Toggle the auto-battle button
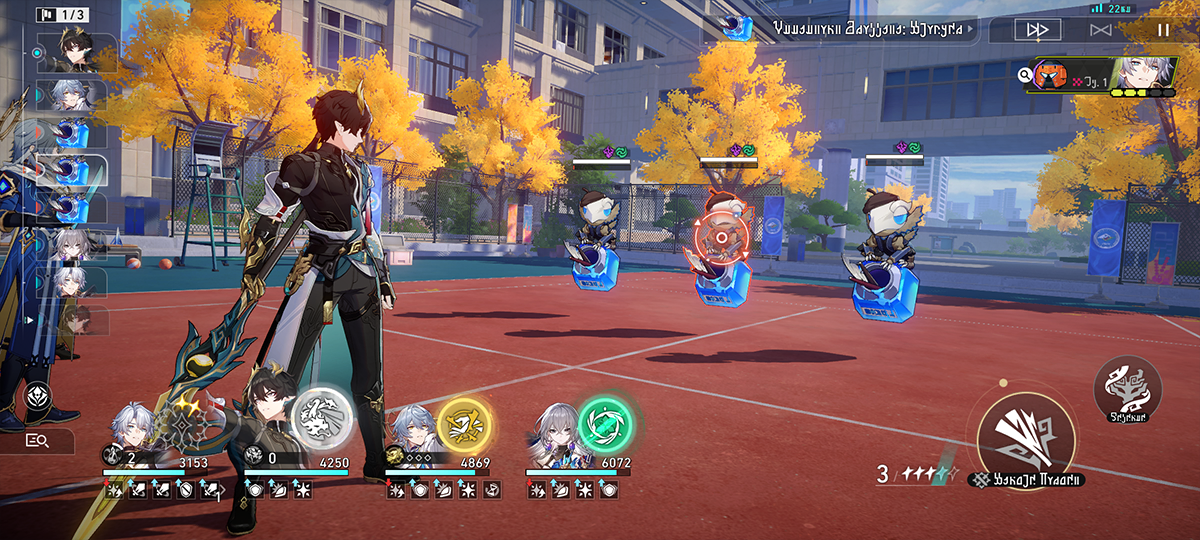This screenshot has height=540, width=1200. click(1101, 30)
